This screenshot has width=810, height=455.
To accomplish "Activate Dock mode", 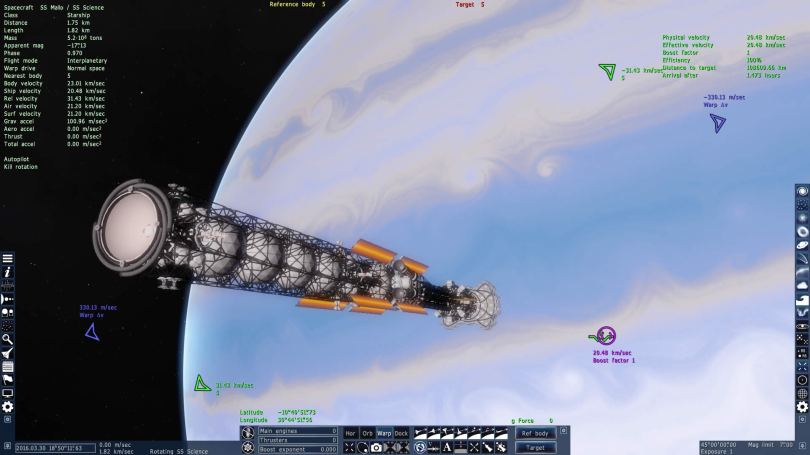I will point(401,433).
